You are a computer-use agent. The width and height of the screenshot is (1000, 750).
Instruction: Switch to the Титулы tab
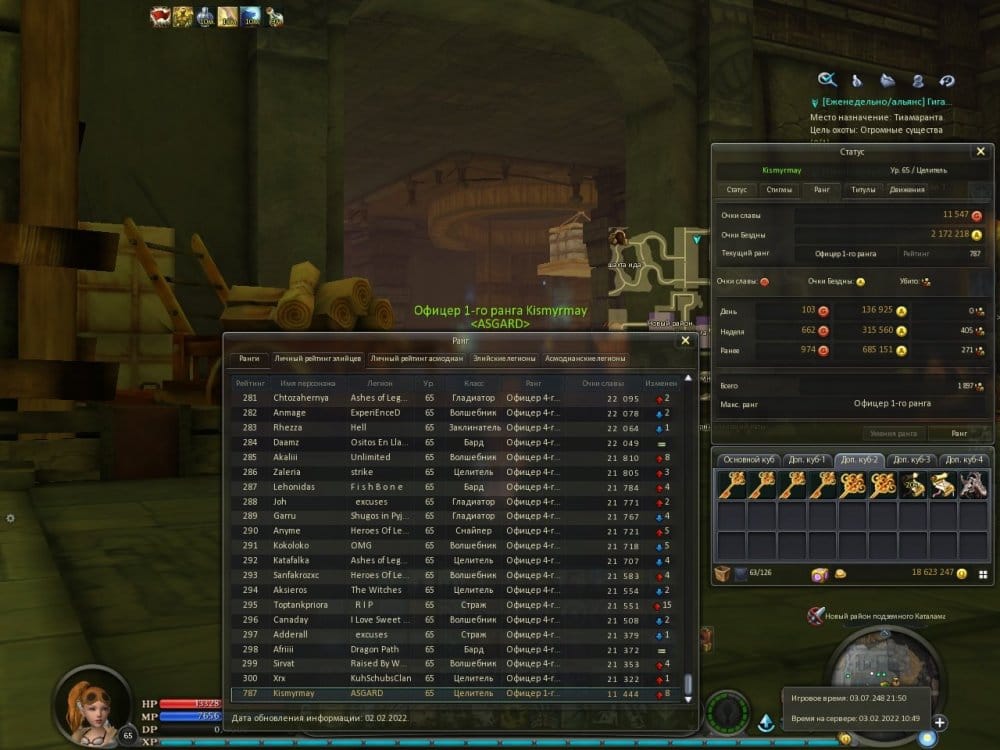pyautogui.click(x=861, y=189)
